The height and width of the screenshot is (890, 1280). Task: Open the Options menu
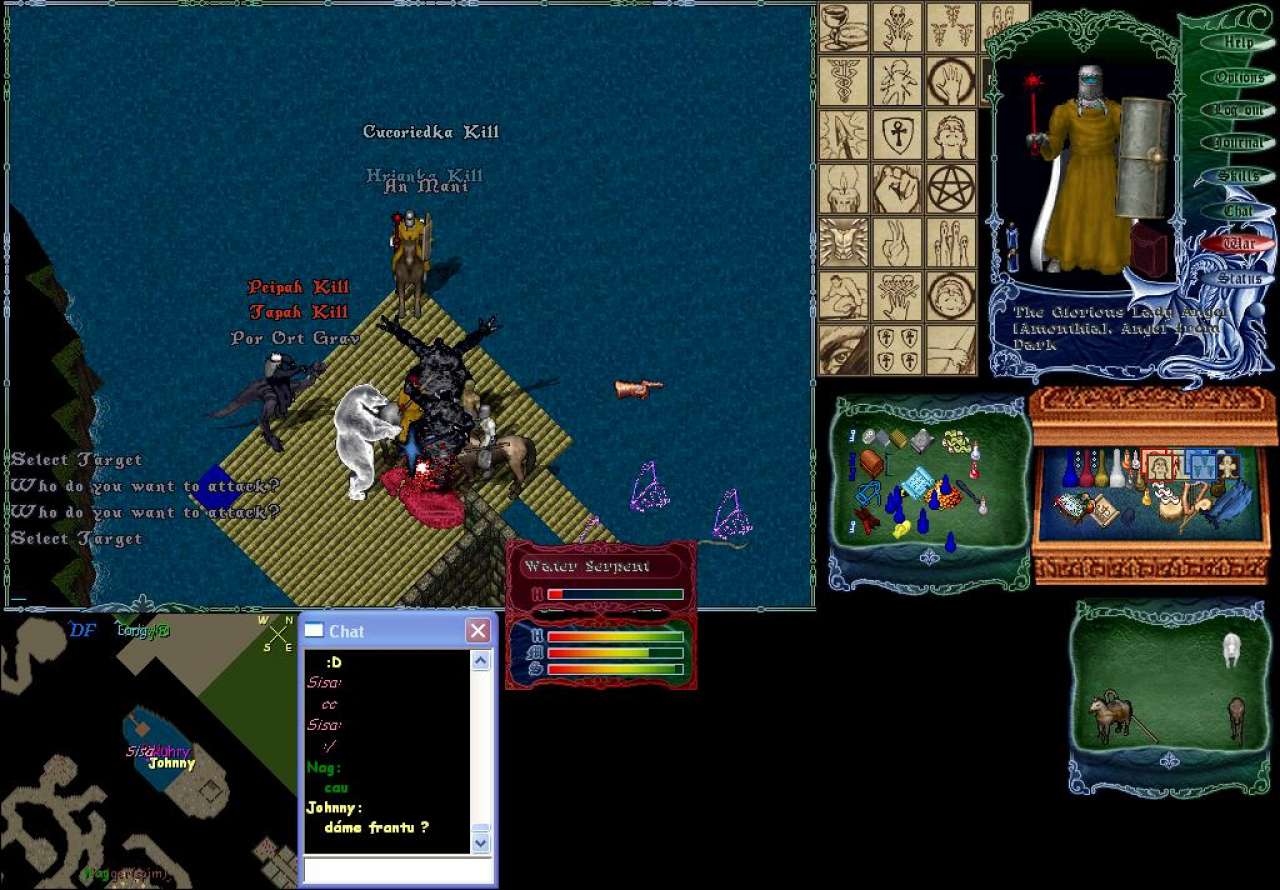click(x=1238, y=77)
